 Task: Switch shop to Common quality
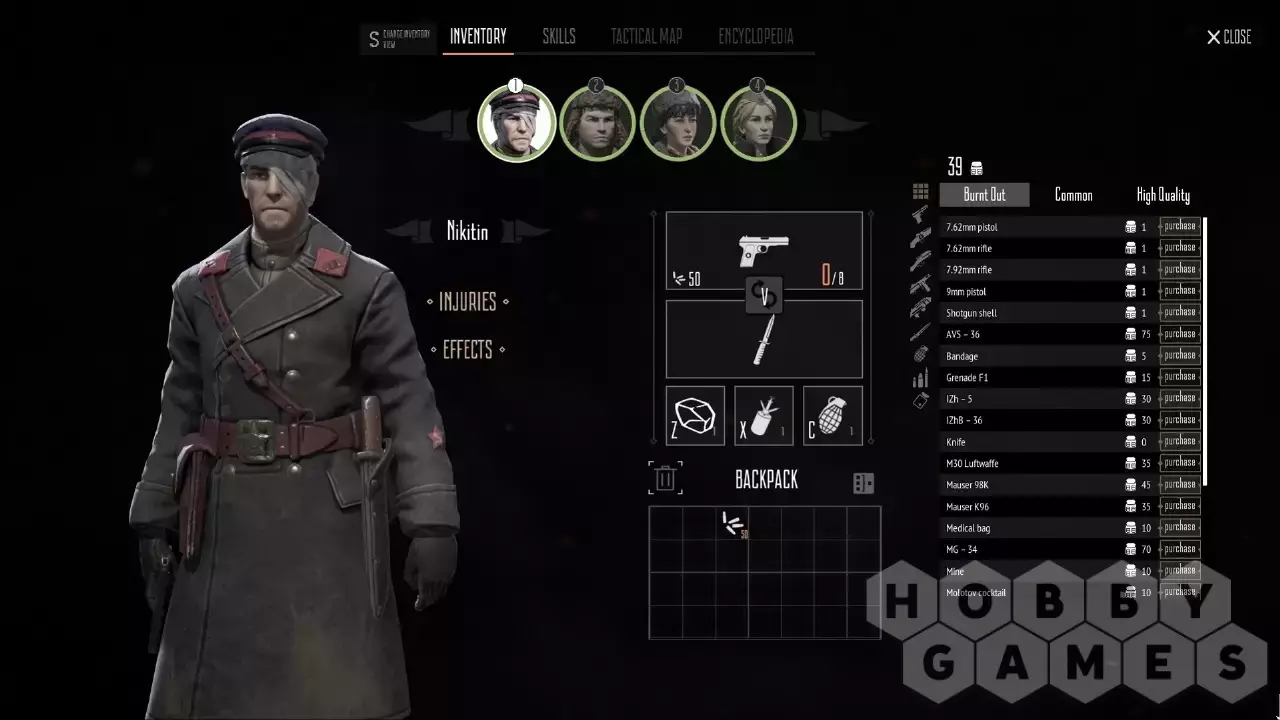[x=1073, y=195]
